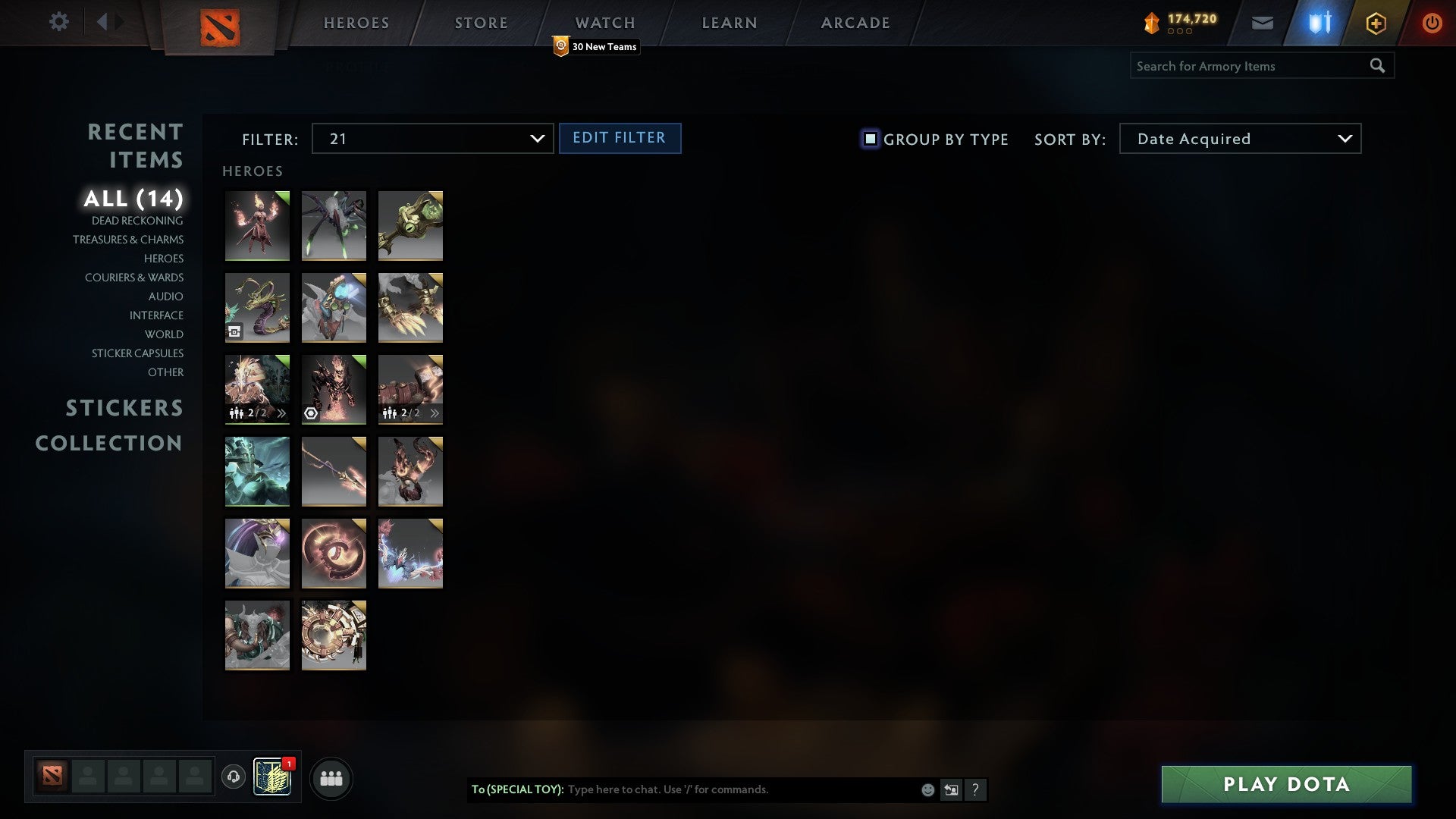
Task: Switch to the Store tab
Action: (480, 22)
